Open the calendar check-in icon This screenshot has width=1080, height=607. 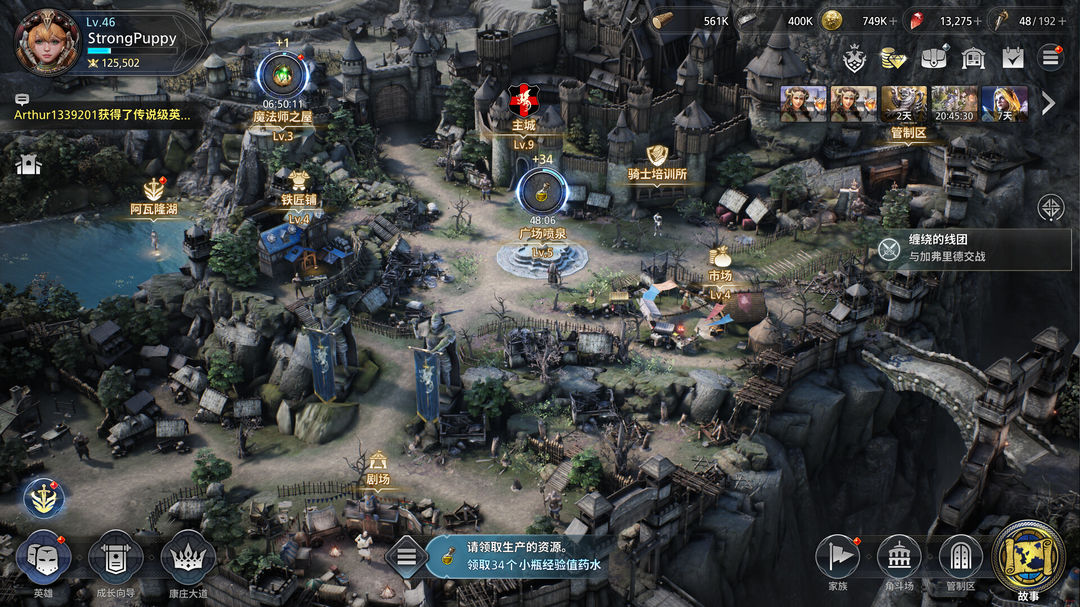pos(1013,58)
